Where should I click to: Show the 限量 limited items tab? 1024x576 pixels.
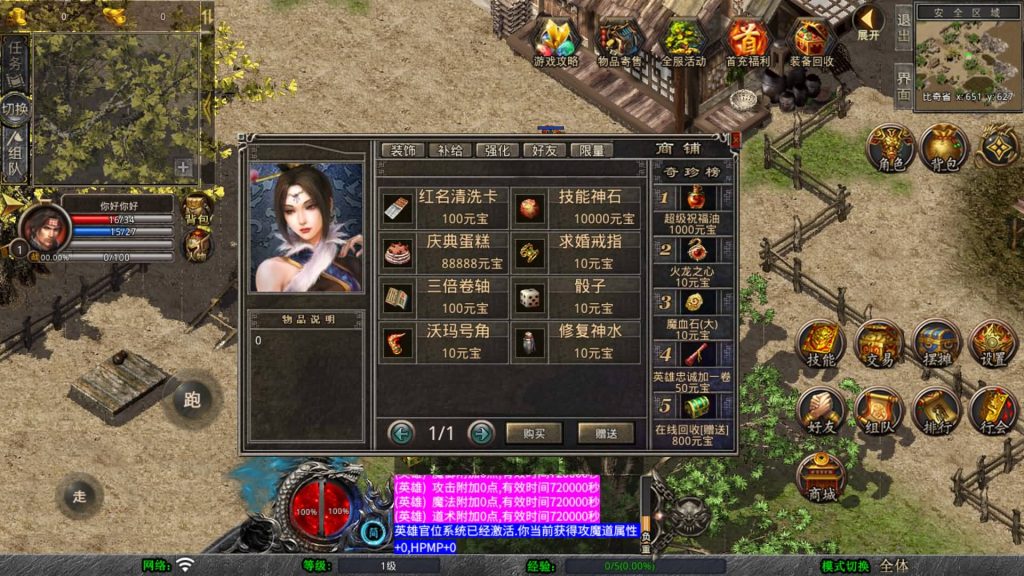pyautogui.click(x=591, y=150)
